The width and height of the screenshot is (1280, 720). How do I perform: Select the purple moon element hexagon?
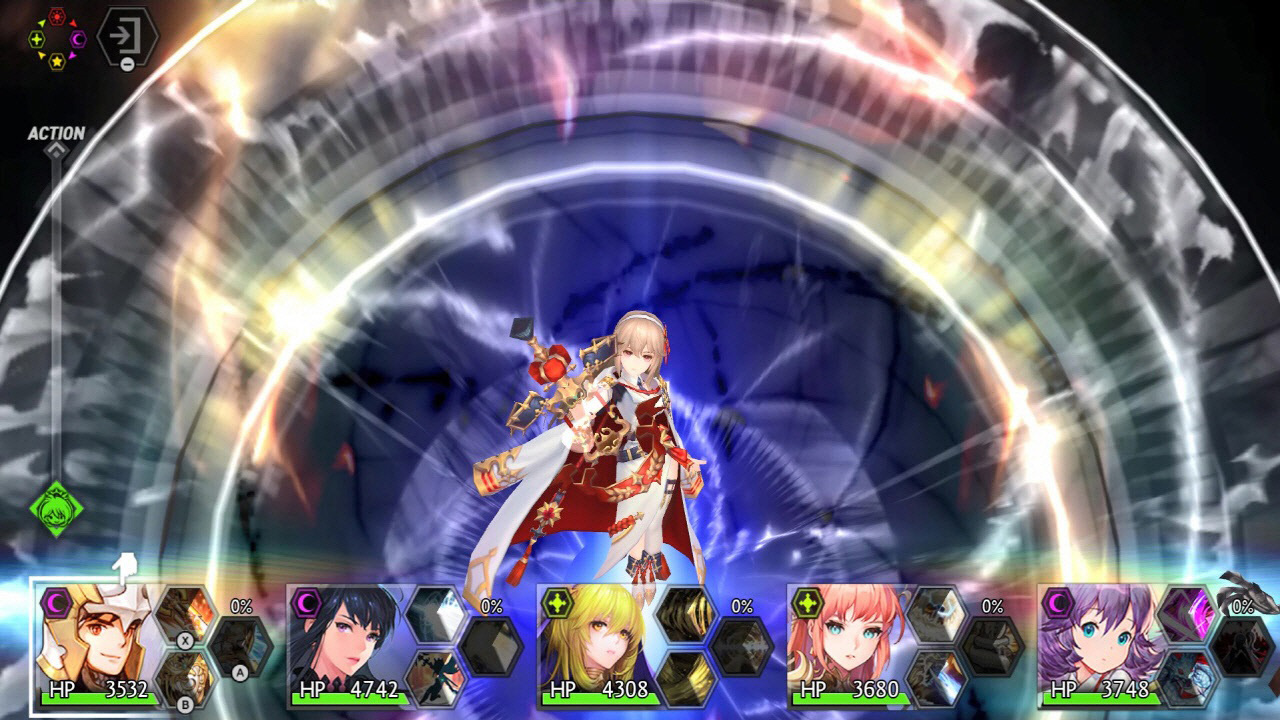click(77, 39)
